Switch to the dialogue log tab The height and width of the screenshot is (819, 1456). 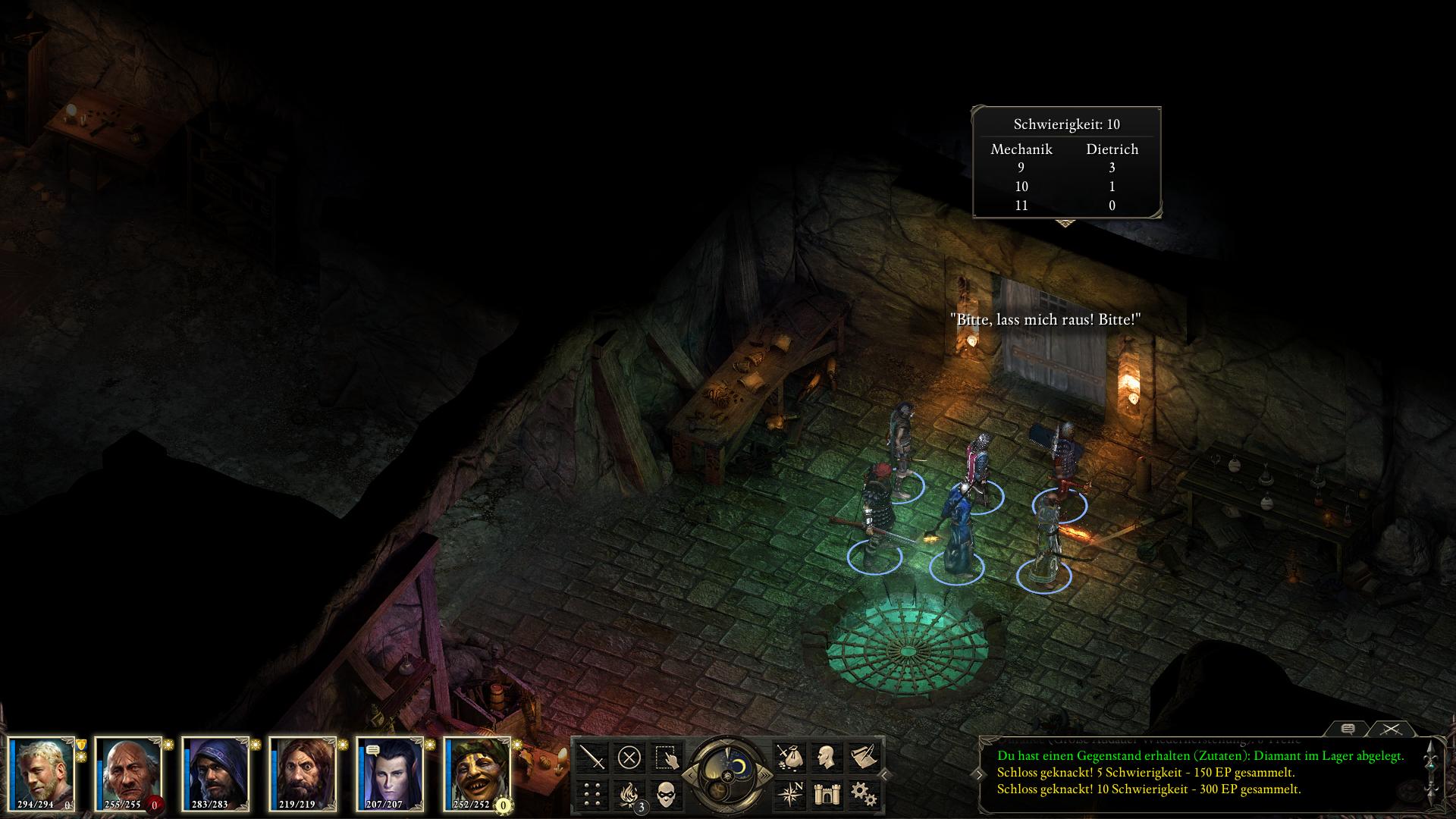(1348, 729)
